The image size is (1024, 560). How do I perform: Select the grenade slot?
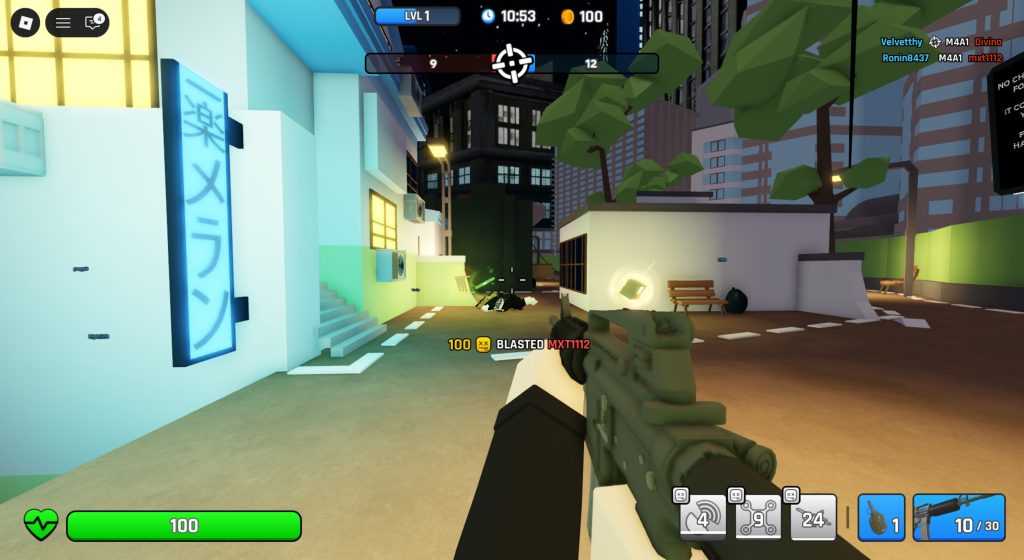click(881, 517)
